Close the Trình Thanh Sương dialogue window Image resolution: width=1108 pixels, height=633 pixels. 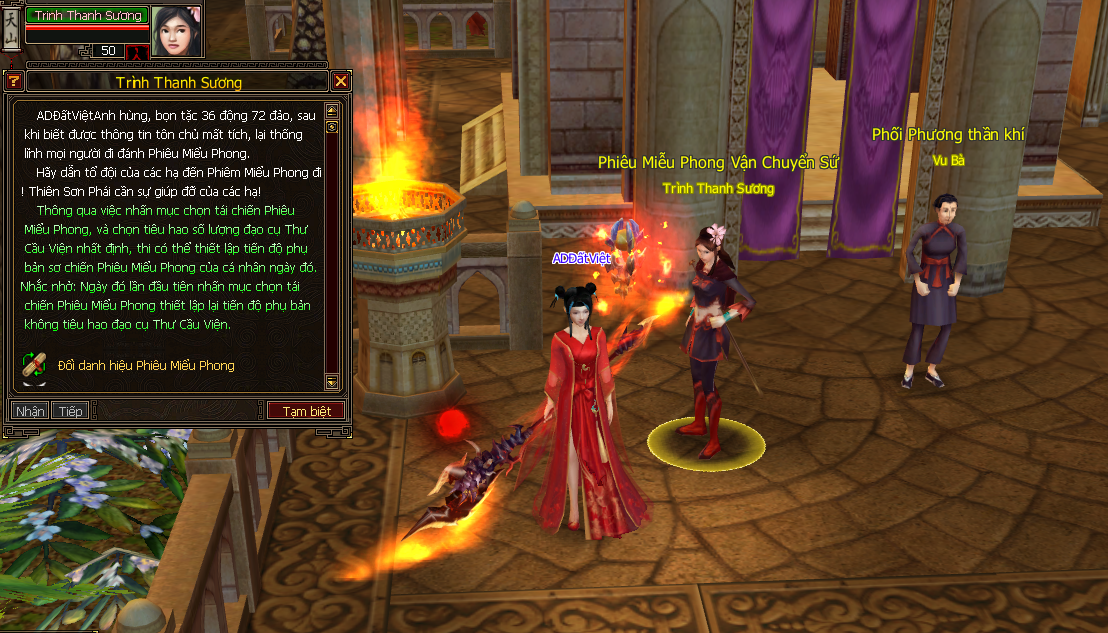341,82
